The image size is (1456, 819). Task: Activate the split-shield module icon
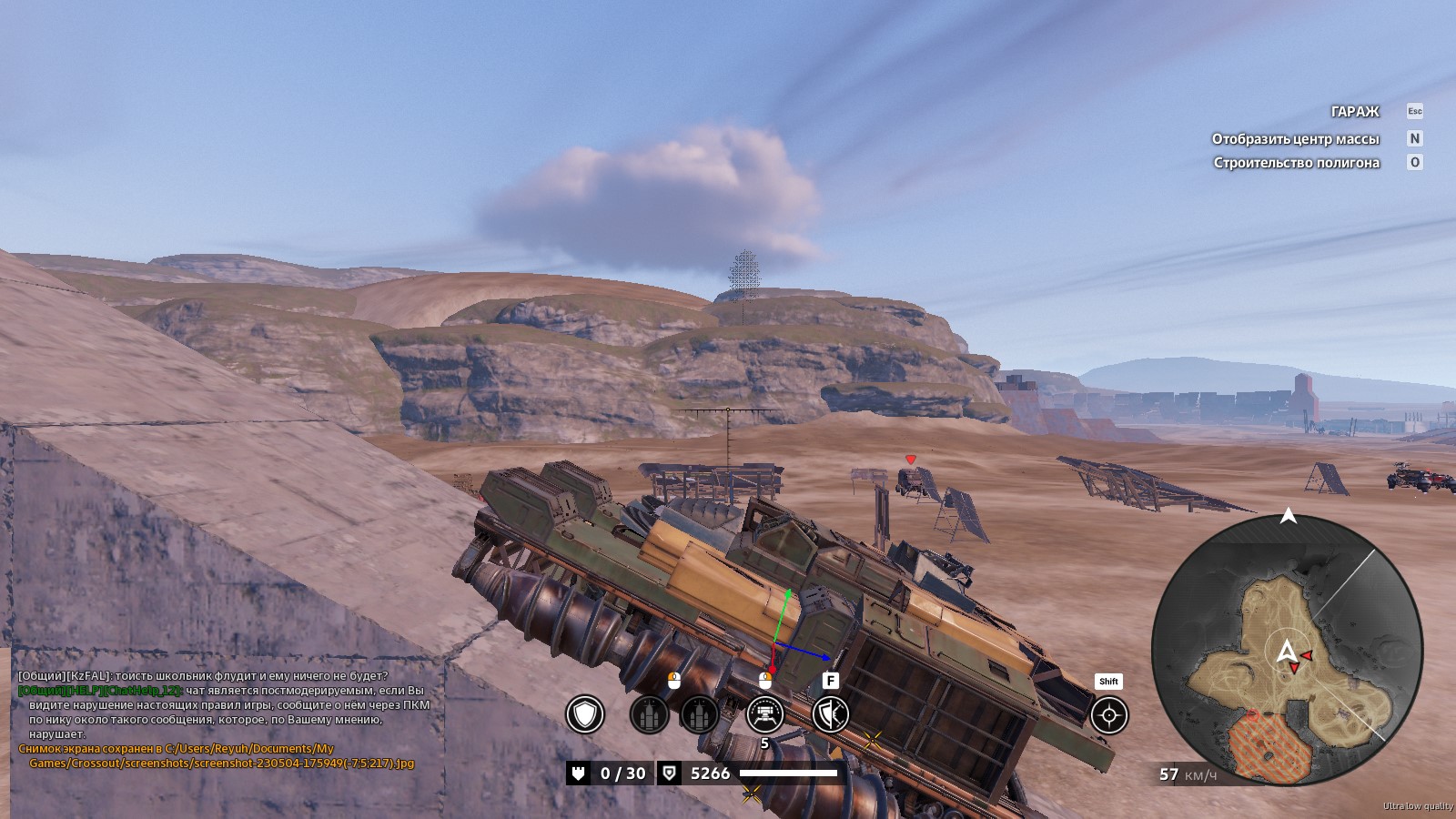(x=830, y=714)
